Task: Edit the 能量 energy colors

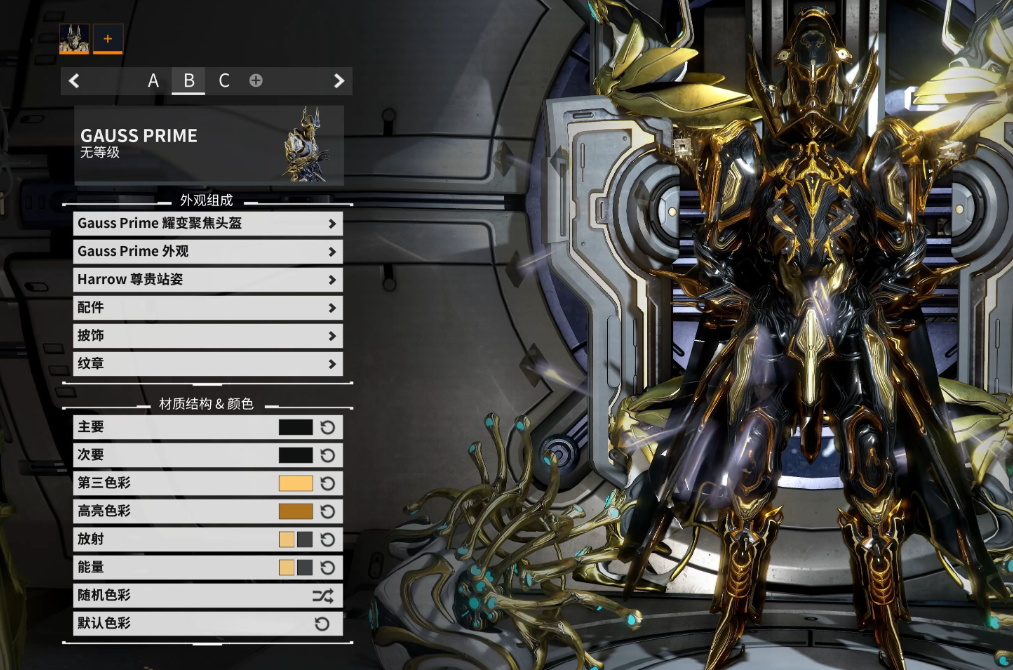Action: [296, 567]
